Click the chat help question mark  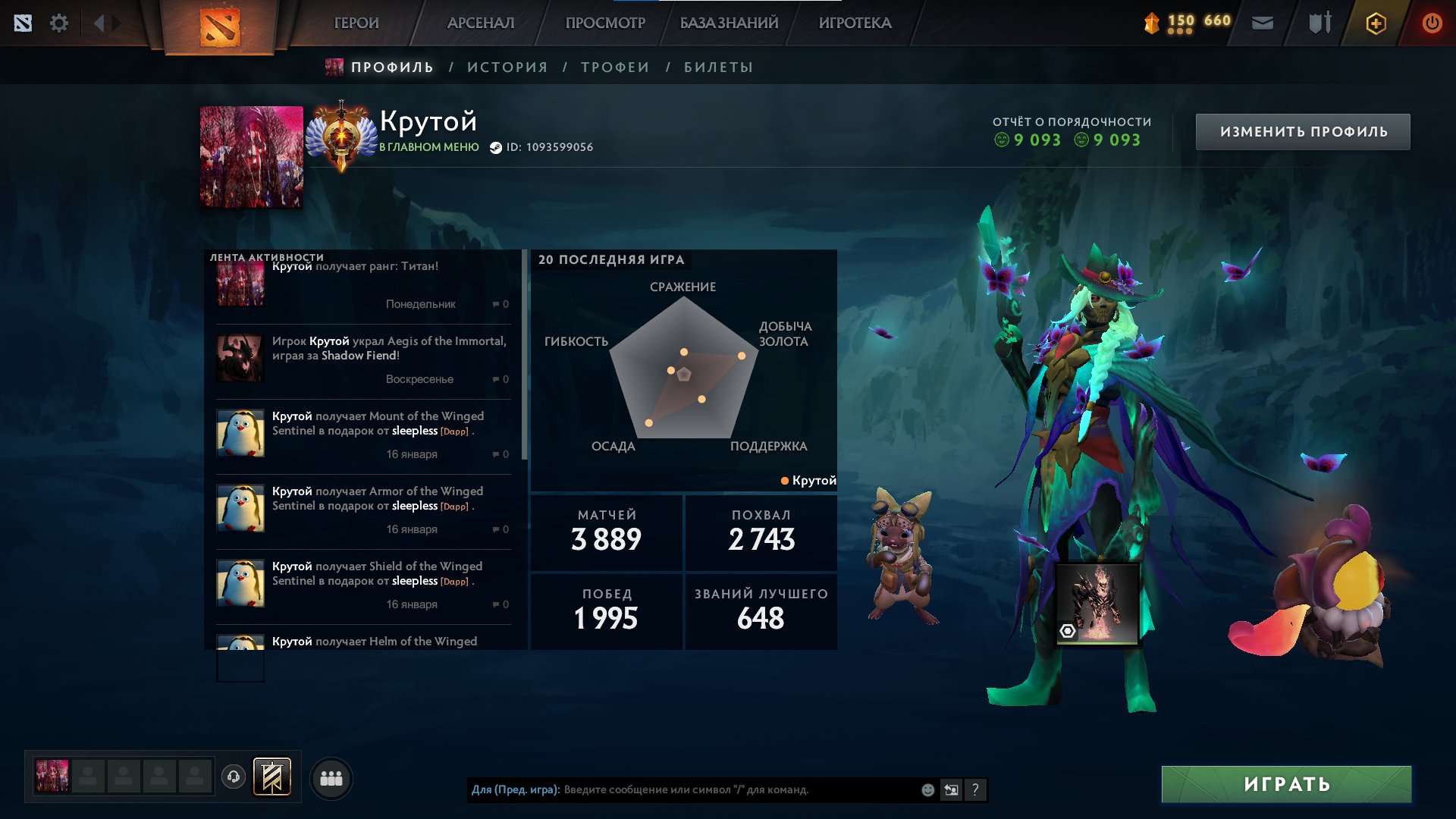coord(975,789)
